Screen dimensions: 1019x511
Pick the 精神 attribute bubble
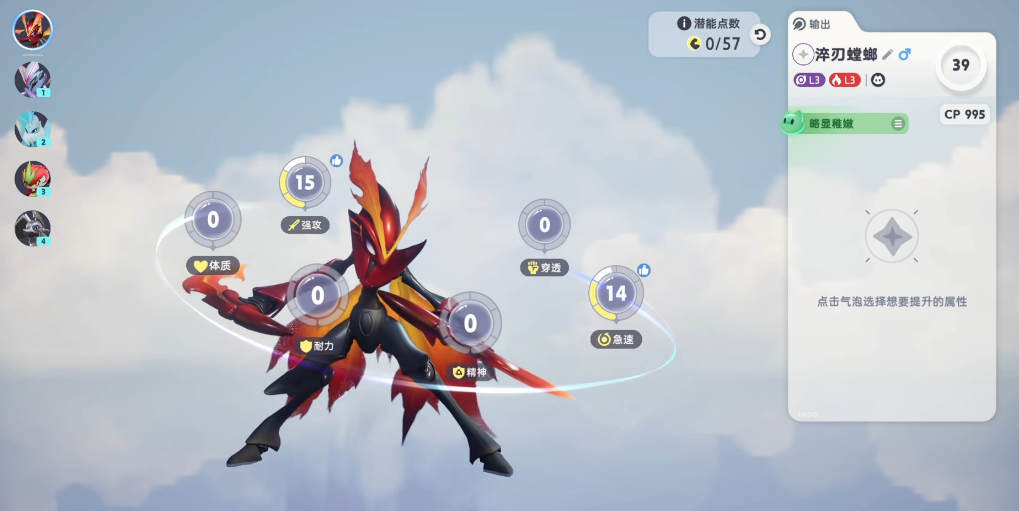470,322
